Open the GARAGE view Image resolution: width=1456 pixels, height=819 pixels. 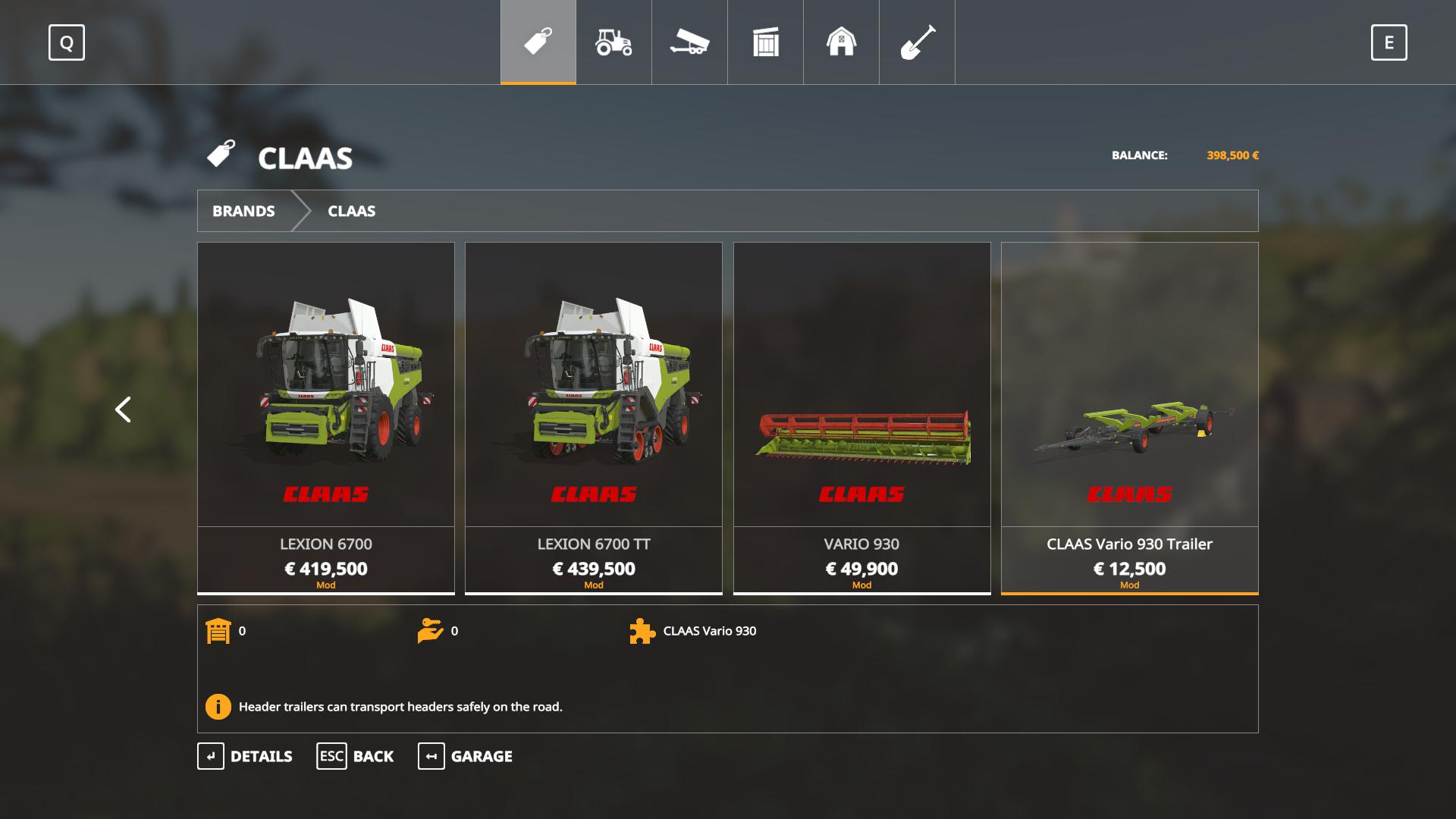tap(465, 756)
